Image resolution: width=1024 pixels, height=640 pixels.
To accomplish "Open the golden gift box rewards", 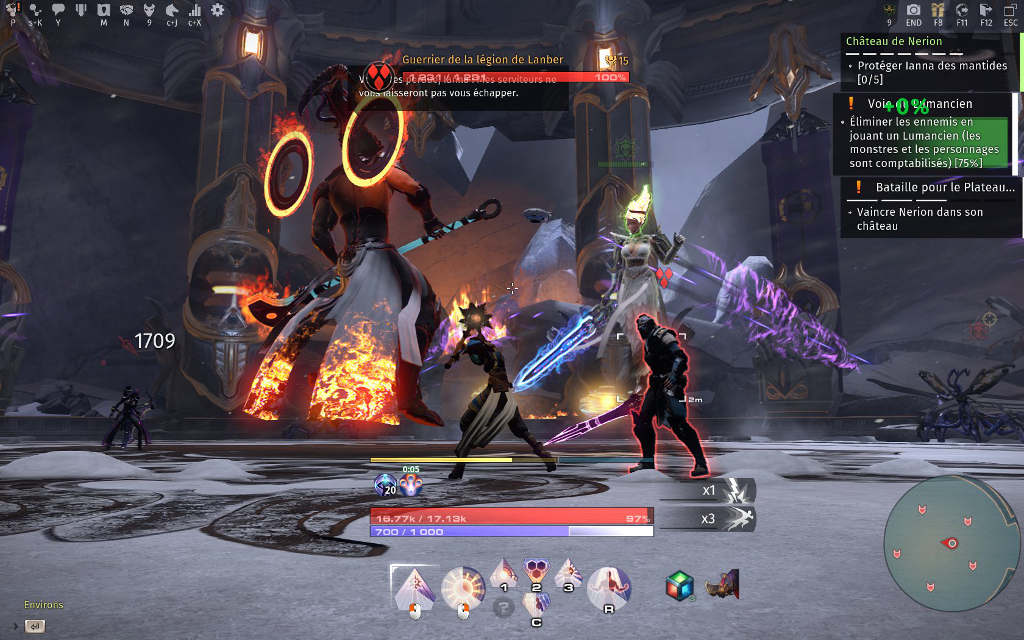I will 937,10.
